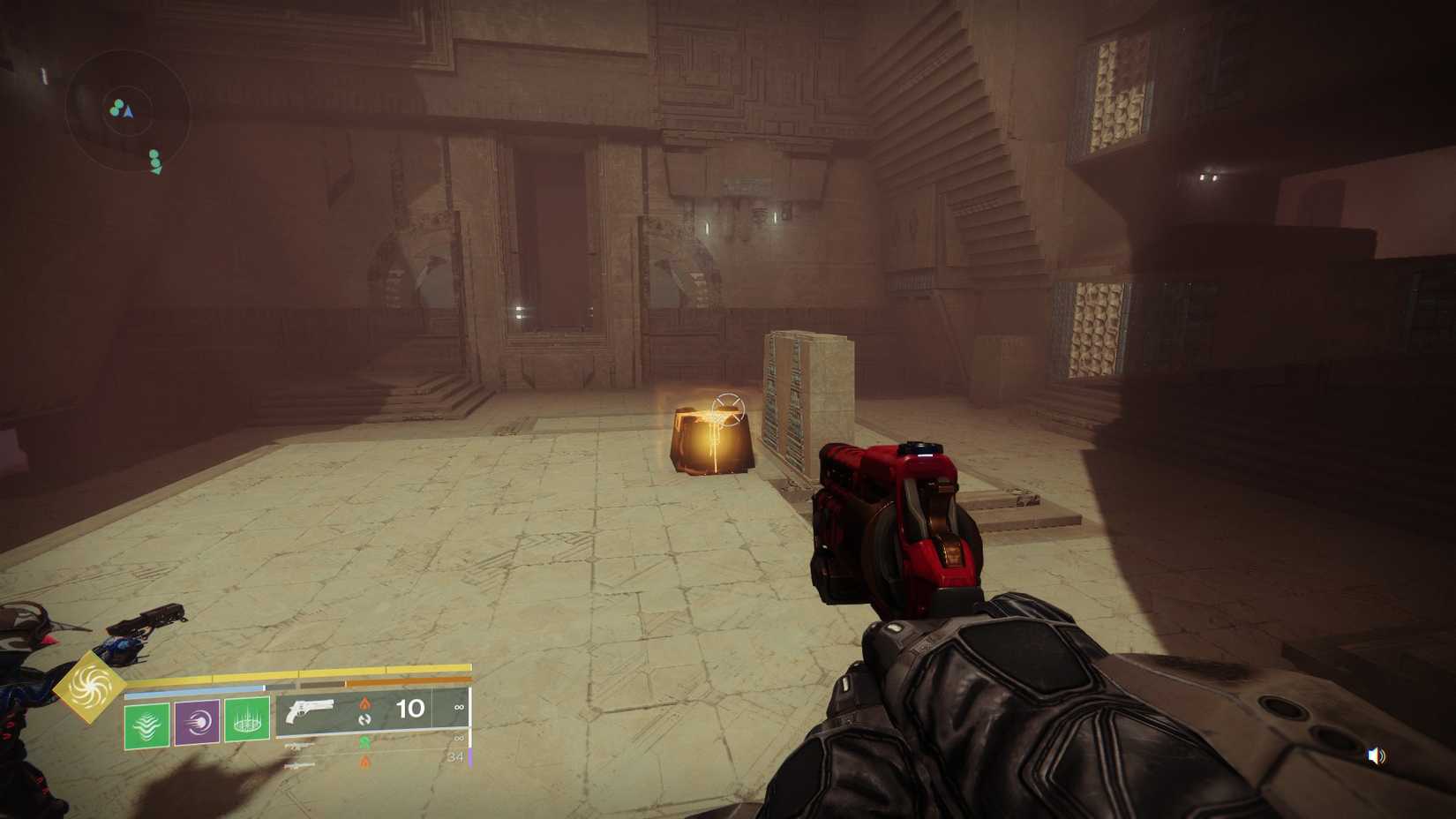1456x819 pixels.
Task: Select the golden Super ability diamond icon
Action: [91, 687]
